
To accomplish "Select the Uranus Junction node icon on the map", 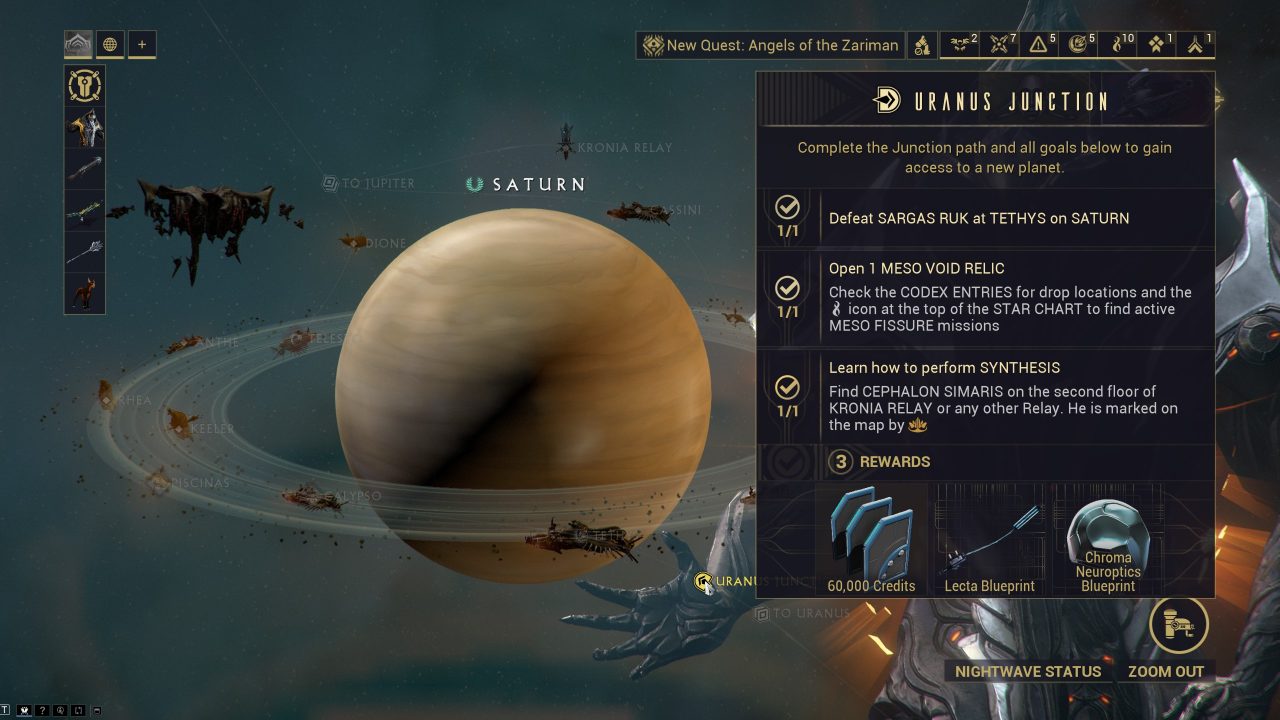I will 703,580.
